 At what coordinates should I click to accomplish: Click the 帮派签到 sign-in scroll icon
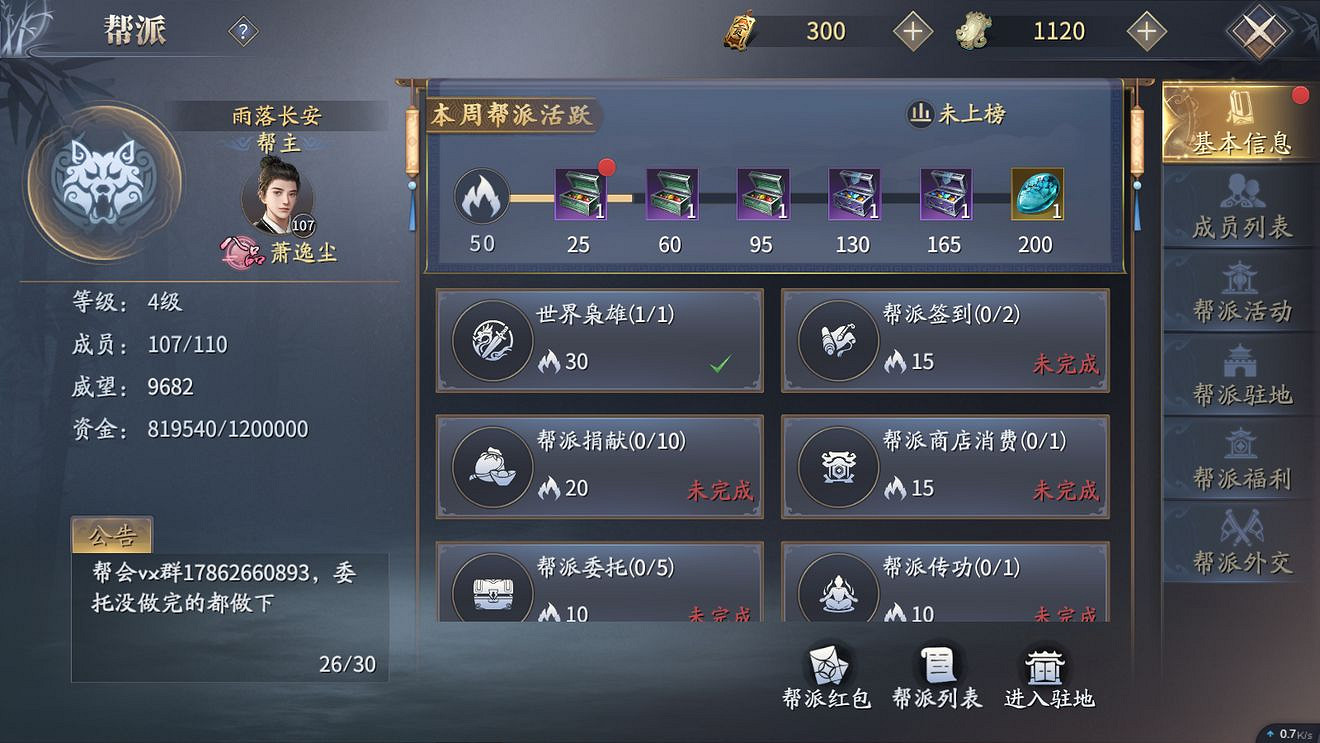click(x=839, y=340)
